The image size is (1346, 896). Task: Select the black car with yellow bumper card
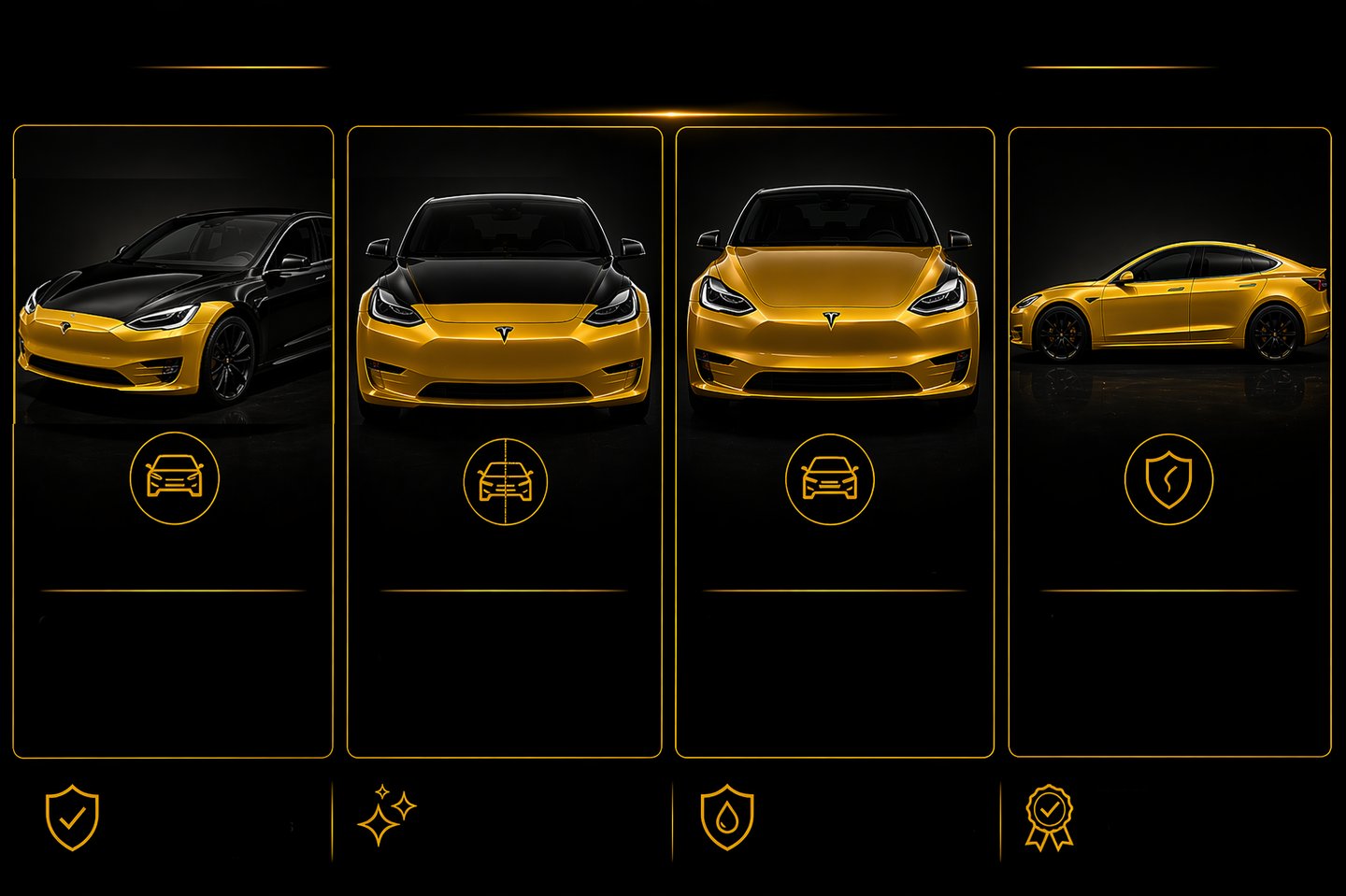click(174, 308)
